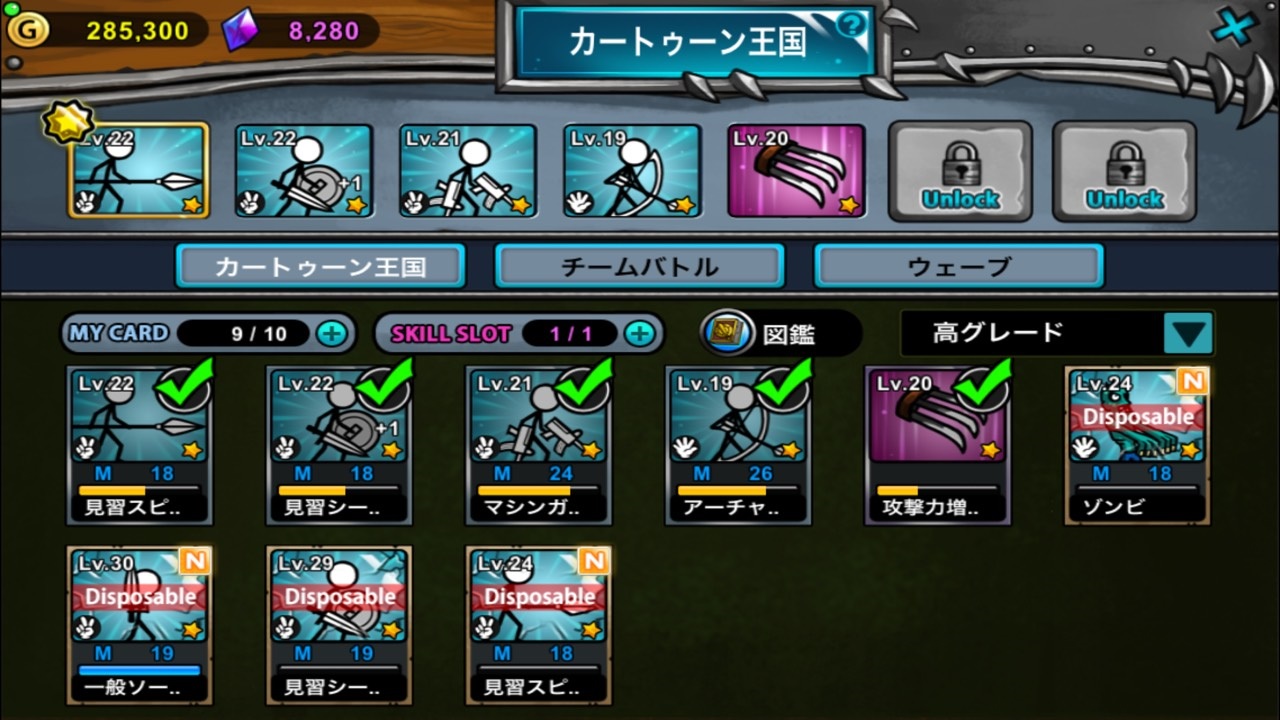The width and height of the screenshot is (1280, 720).
Task: Switch to the チームバトル tab
Action: click(640, 264)
